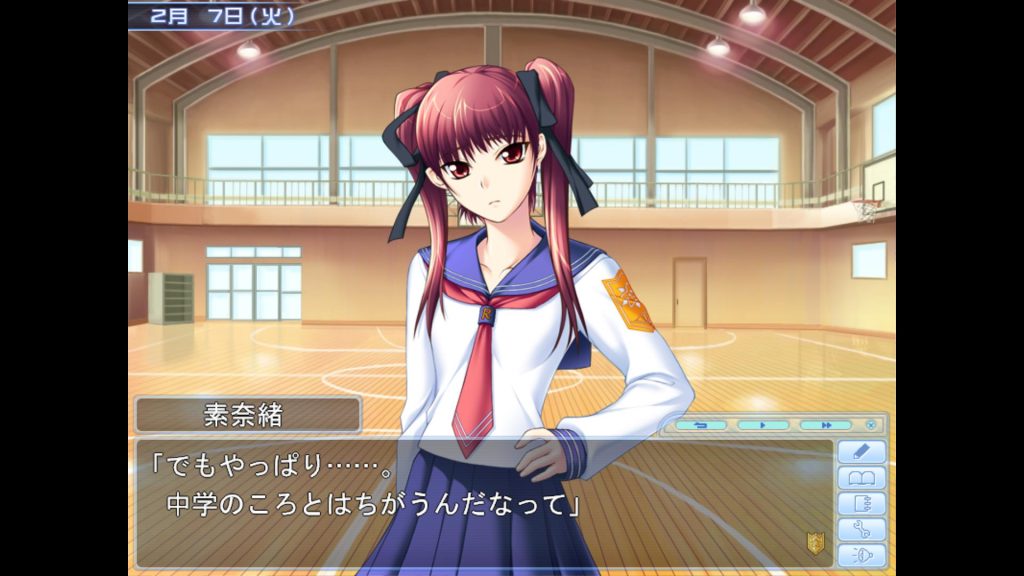Start auto-play with the single-arrow button
Image resolution: width=1024 pixels, height=576 pixels.
coord(763,425)
